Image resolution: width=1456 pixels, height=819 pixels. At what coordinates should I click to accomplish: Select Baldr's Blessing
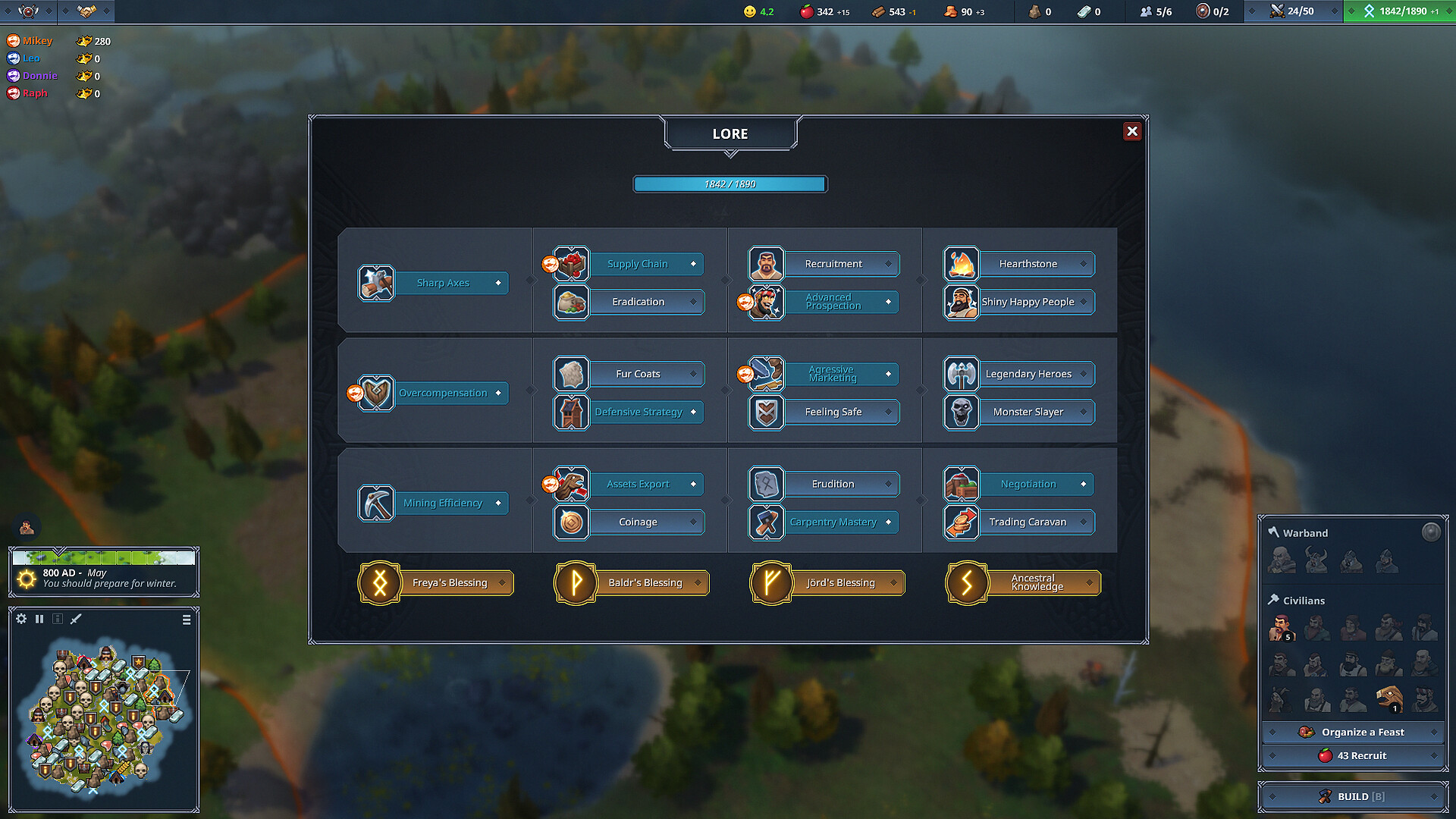[x=645, y=582]
